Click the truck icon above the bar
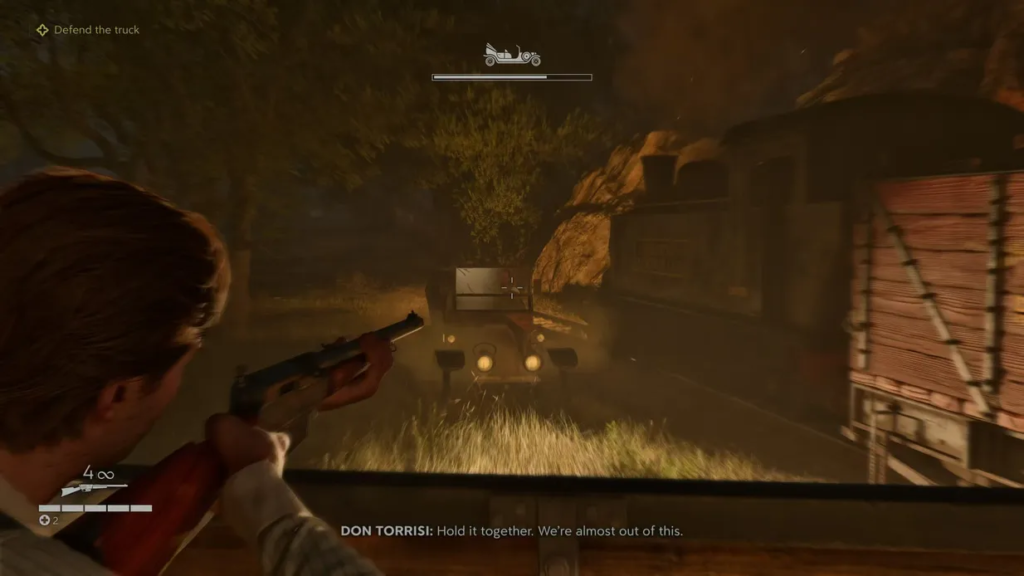The width and height of the screenshot is (1024, 576). [512, 56]
